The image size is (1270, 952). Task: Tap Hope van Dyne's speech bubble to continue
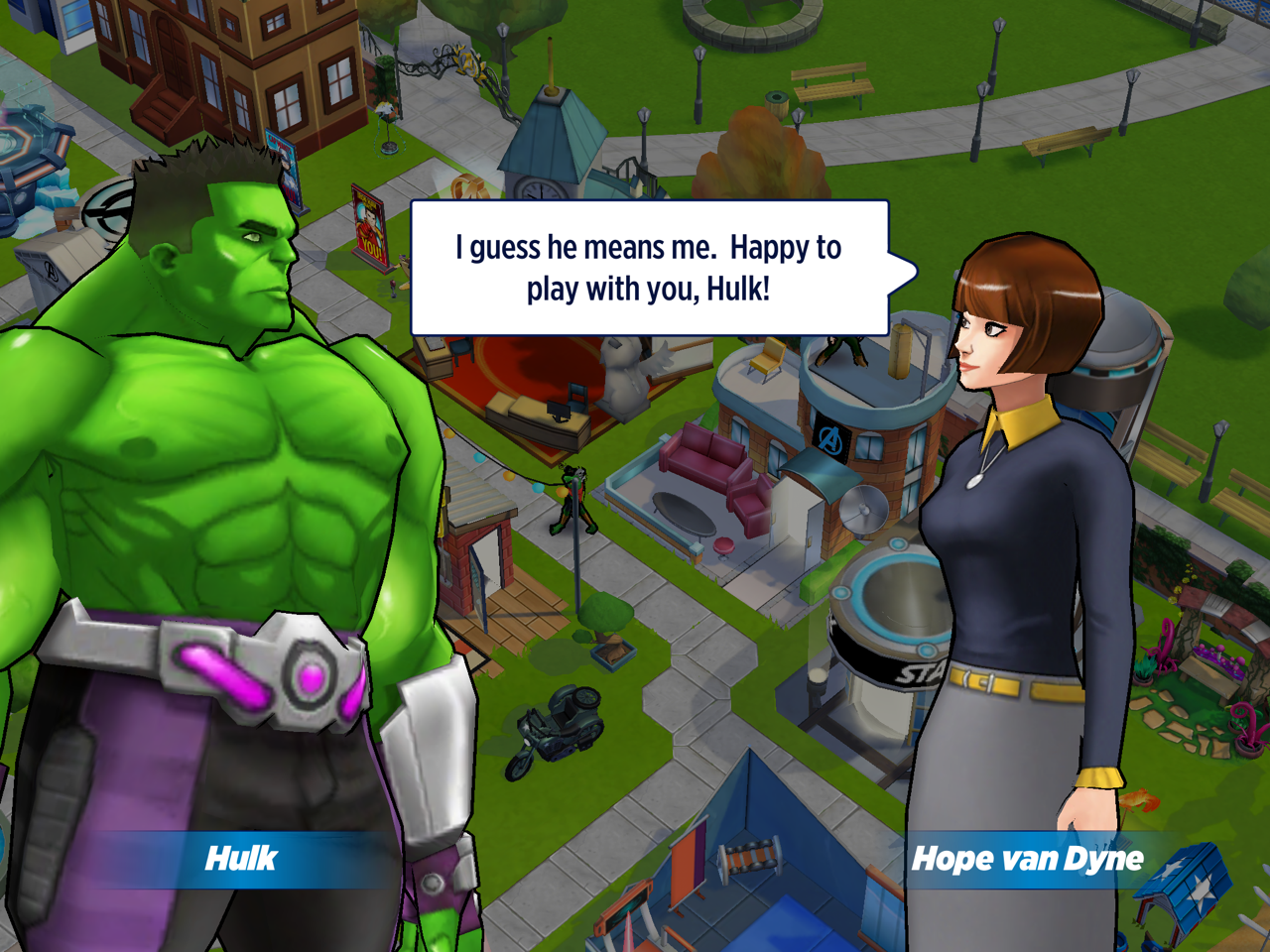point(649,268)
